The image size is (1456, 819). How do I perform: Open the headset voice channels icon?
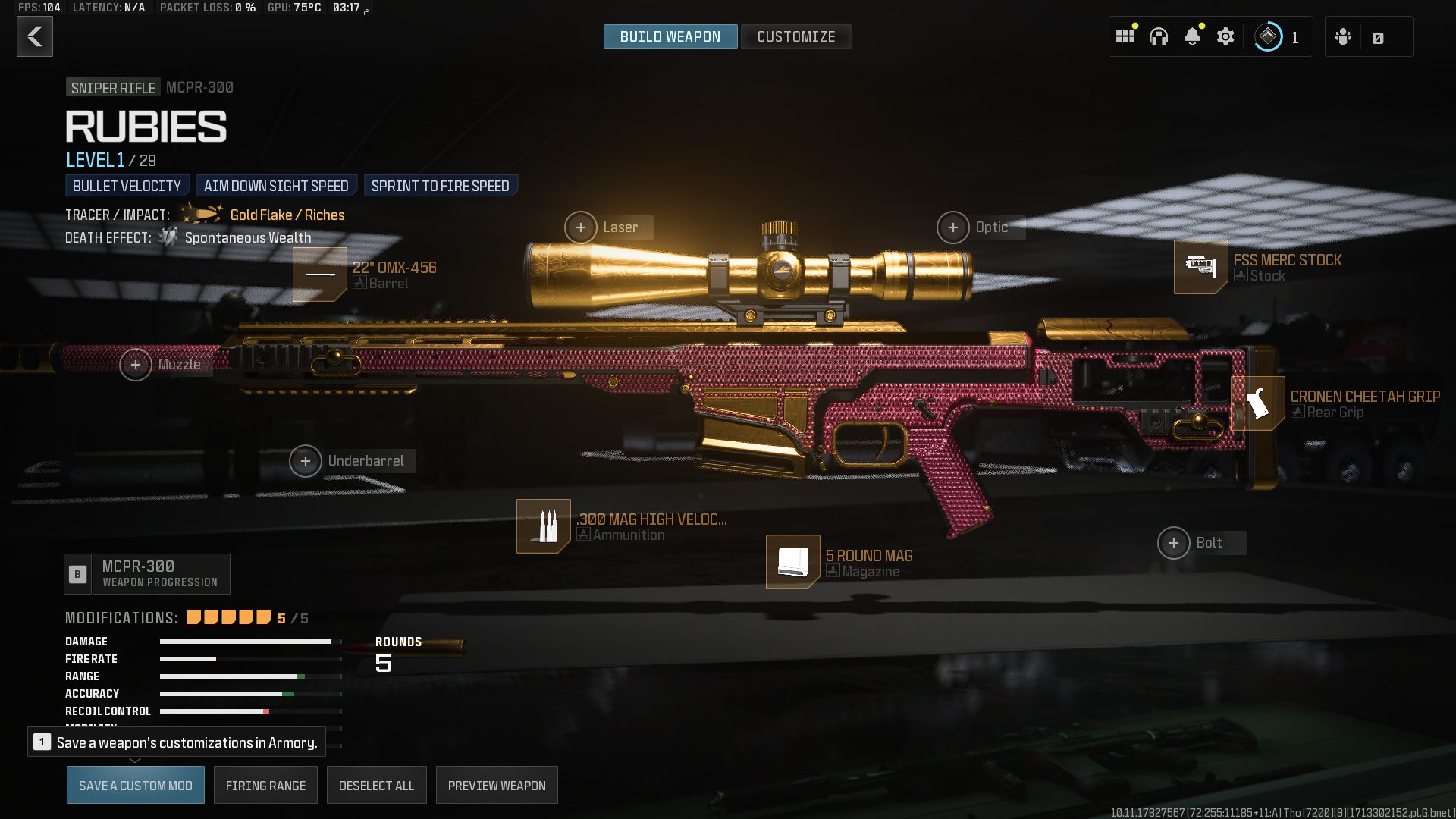[x=1159, y=36]
